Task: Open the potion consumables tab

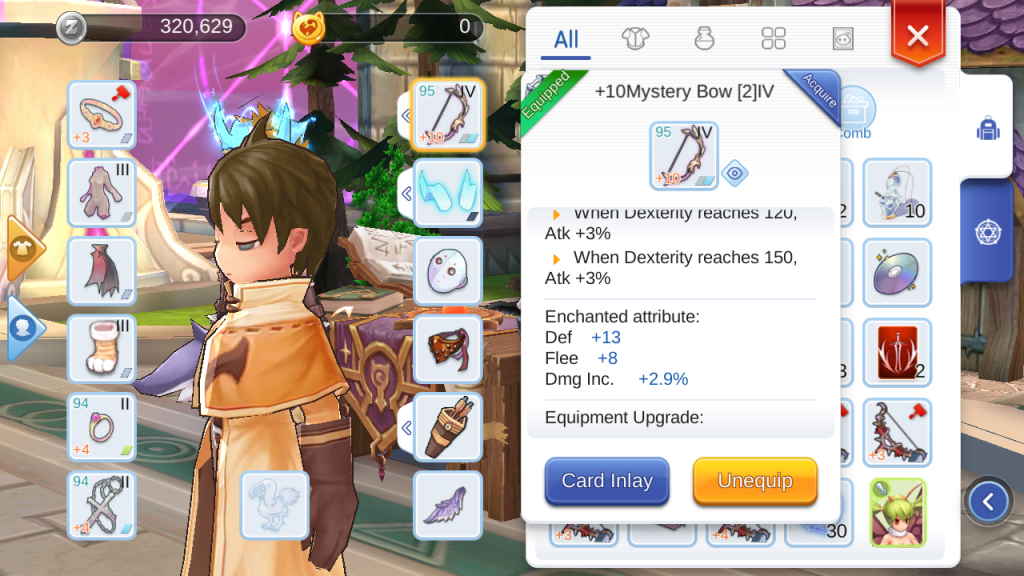Action: pos(705,39)
